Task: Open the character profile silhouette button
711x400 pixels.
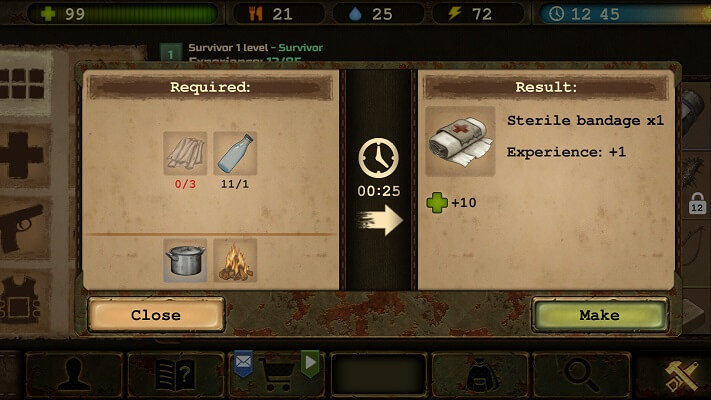Action: coord(74,375)
